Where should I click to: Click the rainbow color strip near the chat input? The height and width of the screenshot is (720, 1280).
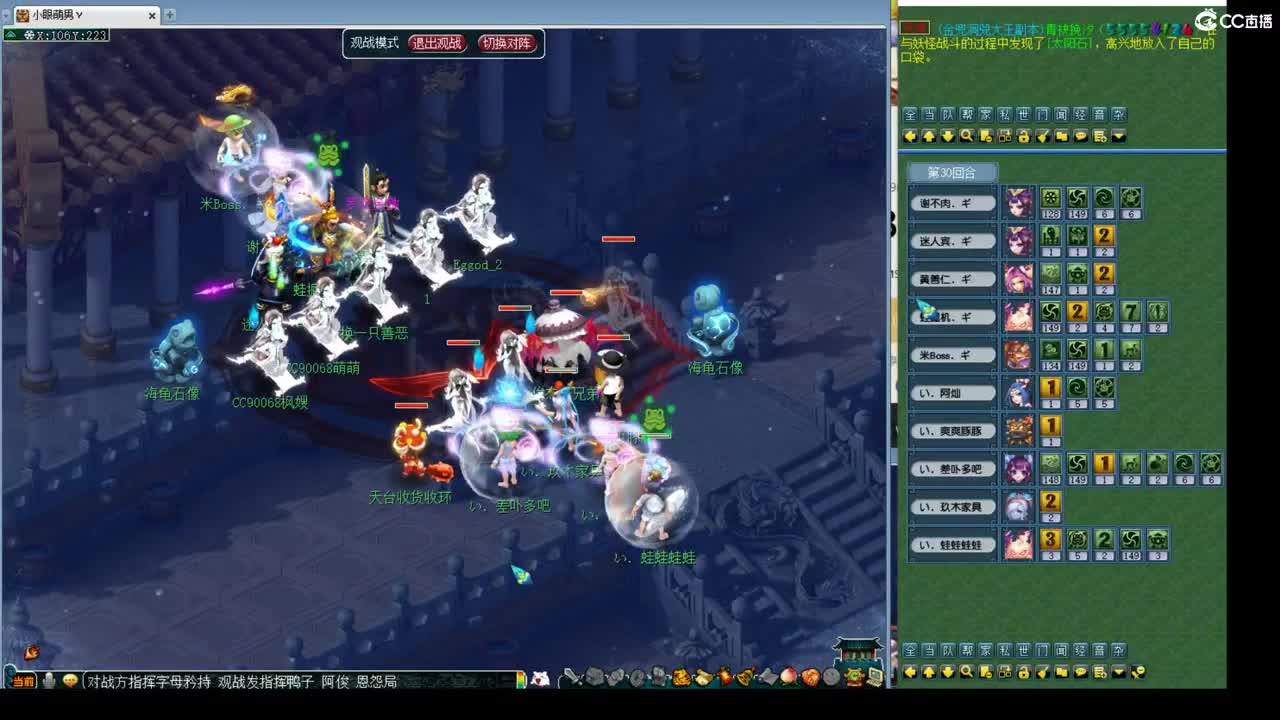pos(523,681)
